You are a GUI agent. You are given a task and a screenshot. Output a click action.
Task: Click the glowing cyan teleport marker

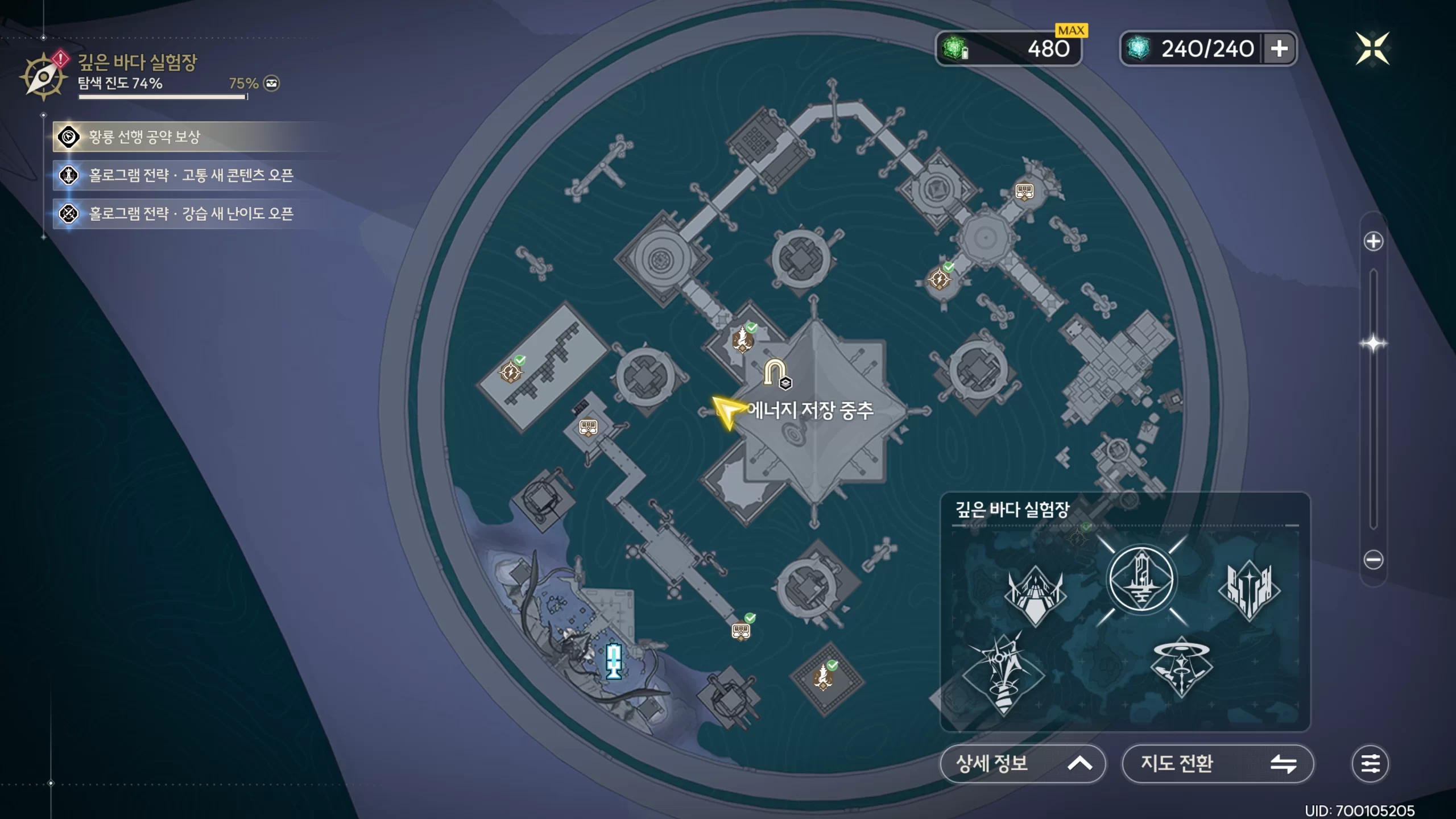[614, 661]
